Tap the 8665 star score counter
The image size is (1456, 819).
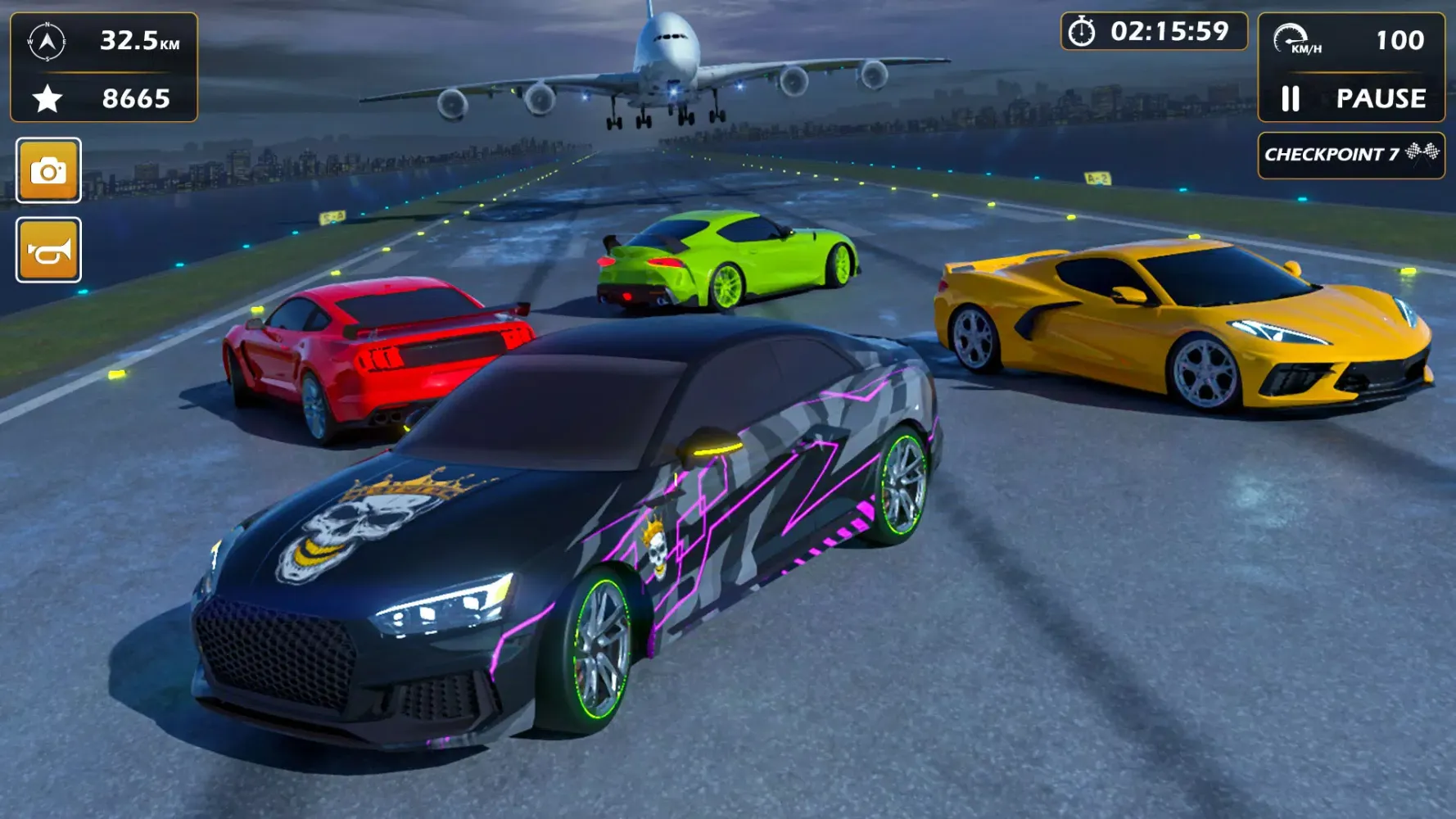pyautogui.click(x=135, y=99)
